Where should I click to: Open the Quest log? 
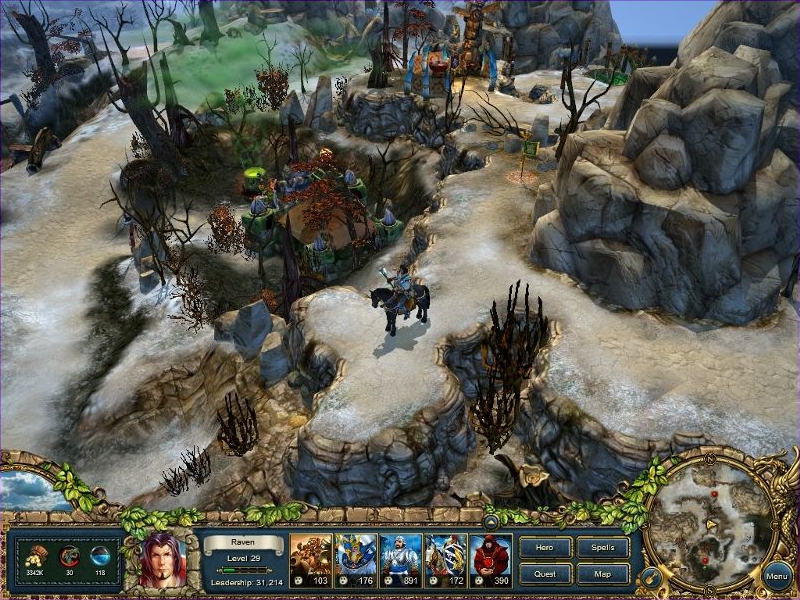click(546, 574)
